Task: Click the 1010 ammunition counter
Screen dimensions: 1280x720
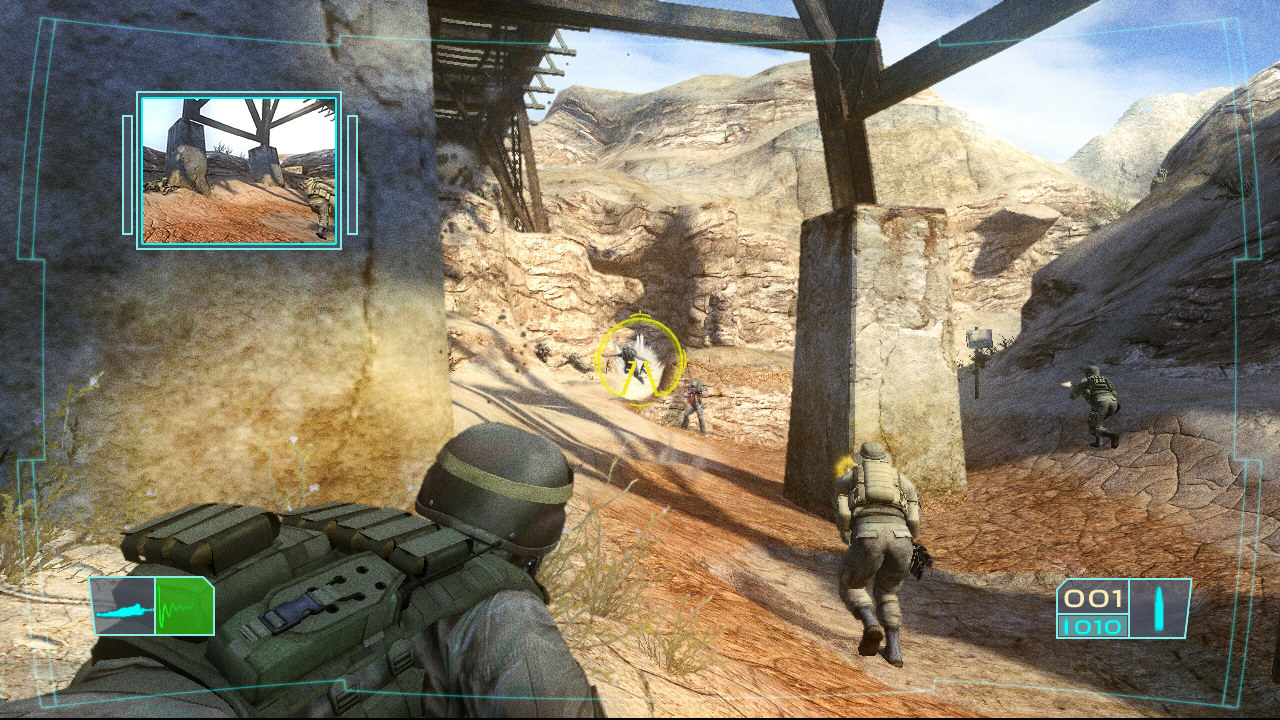Action: [x=1097, y=624]
